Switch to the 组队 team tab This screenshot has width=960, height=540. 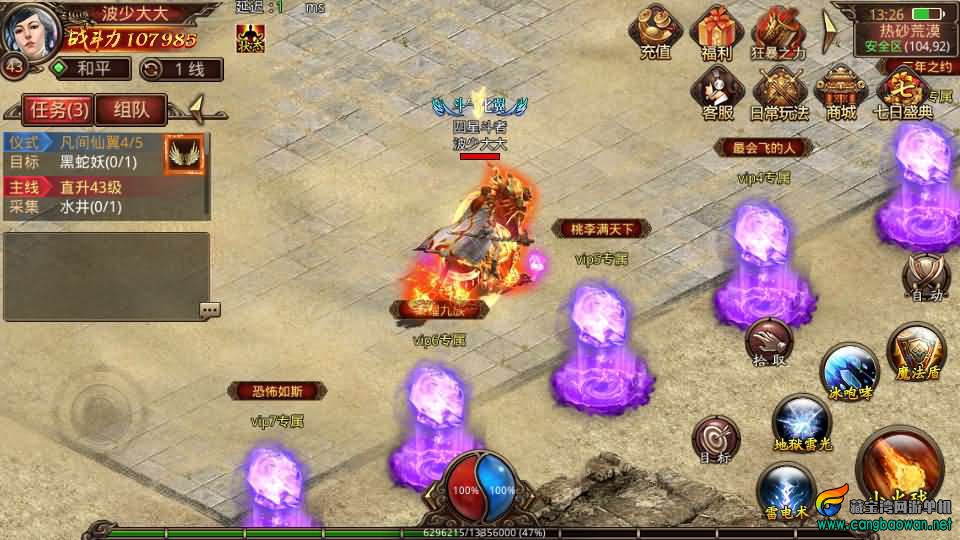132,109
